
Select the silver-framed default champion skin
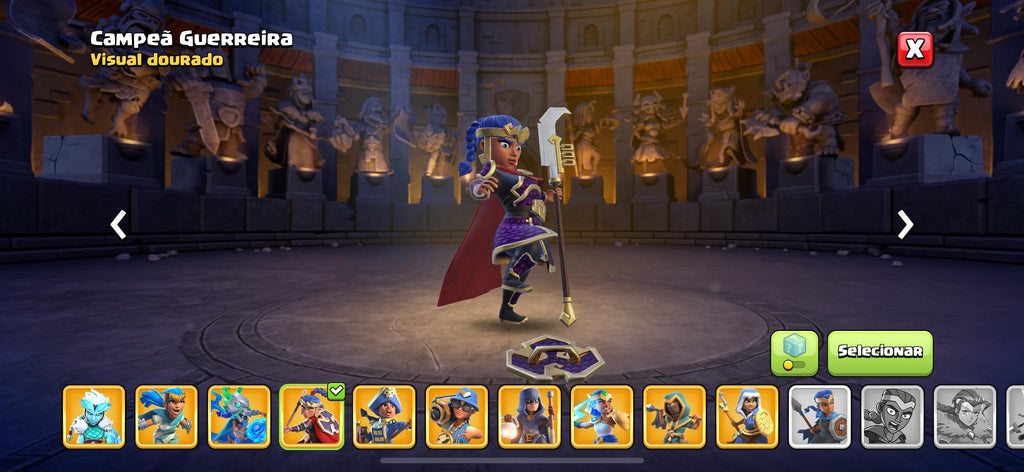pos(820,416)
